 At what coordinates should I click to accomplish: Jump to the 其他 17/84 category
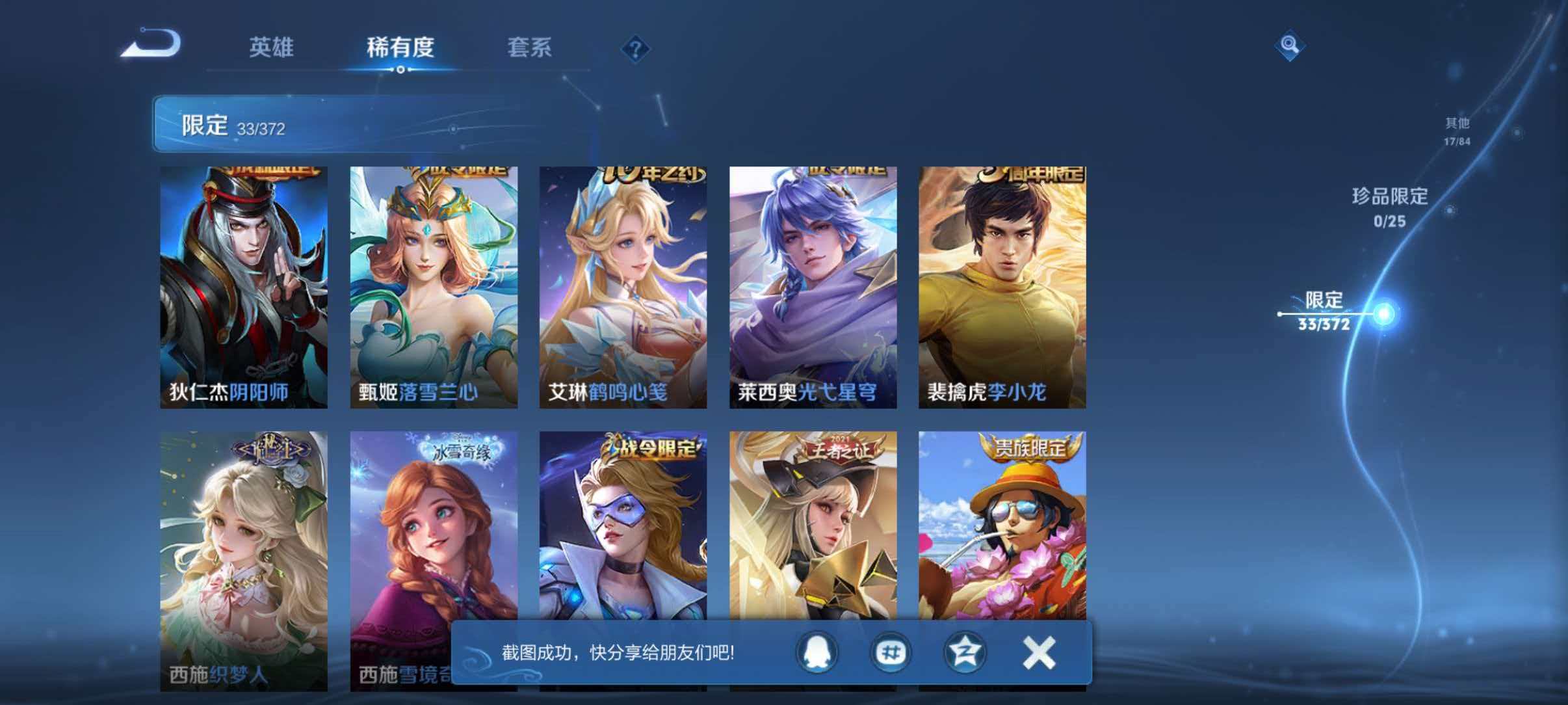coord(1456,130)
